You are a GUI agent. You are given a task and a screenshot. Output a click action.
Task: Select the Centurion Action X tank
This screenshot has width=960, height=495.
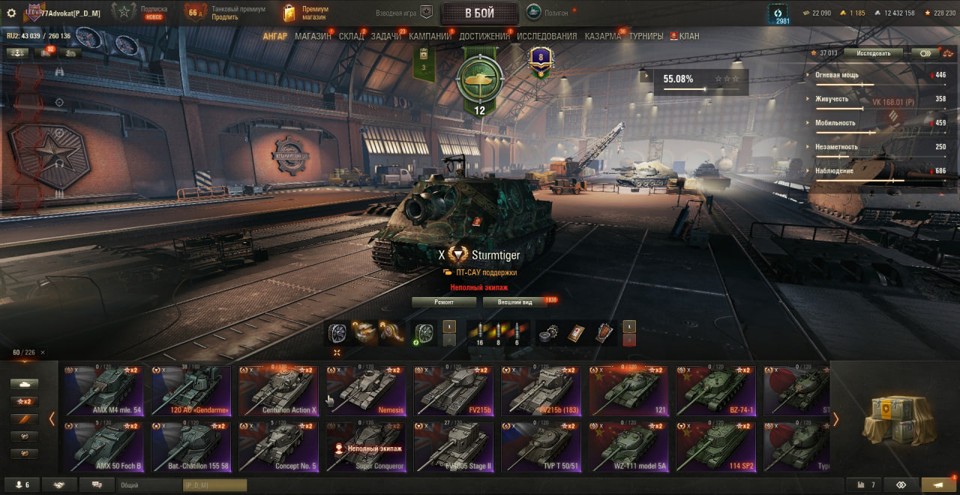click(278, 391)
